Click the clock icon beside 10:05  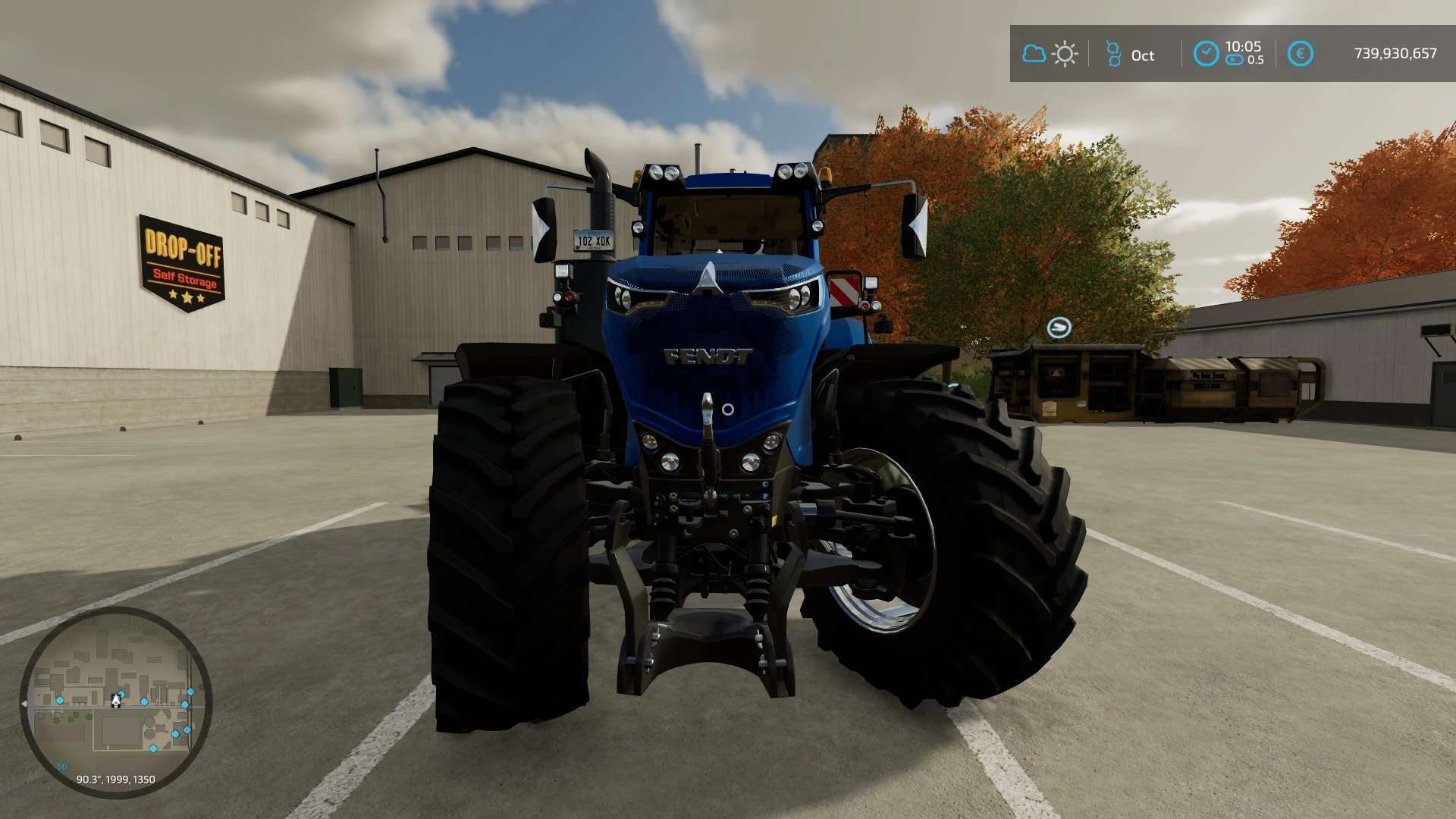[1206, 54]
